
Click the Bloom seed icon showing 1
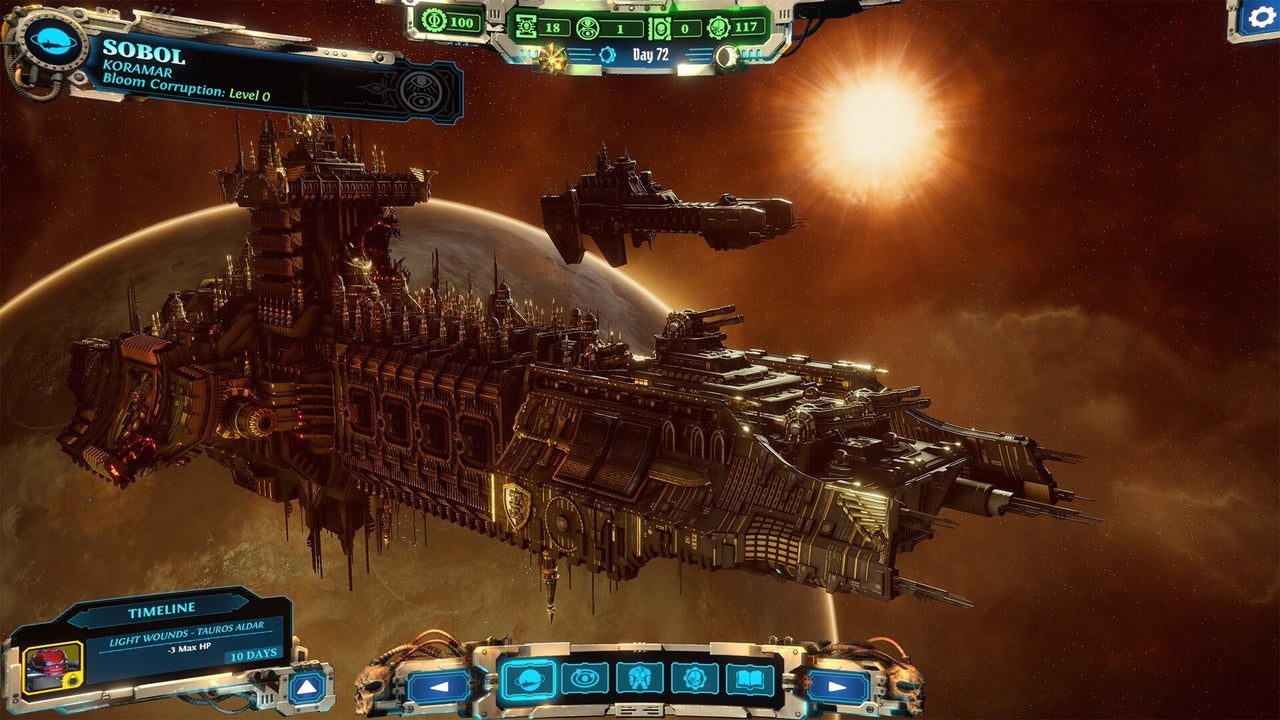[x=590, y=27]
